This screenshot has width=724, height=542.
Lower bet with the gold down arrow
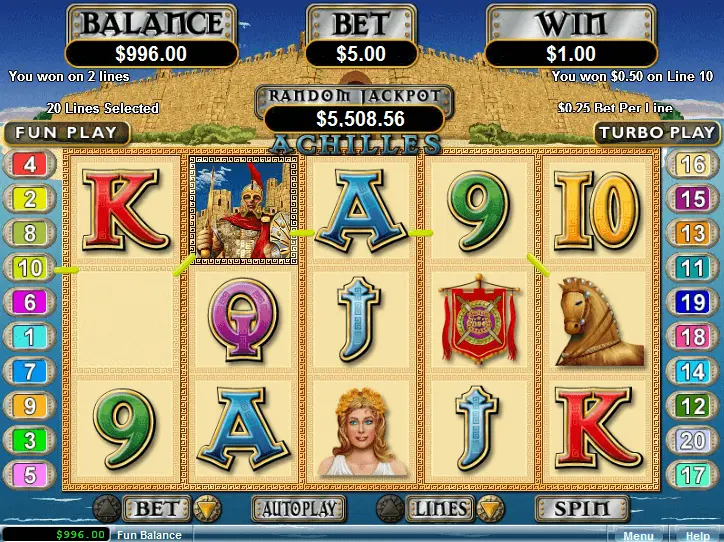[x=207, y=509]
